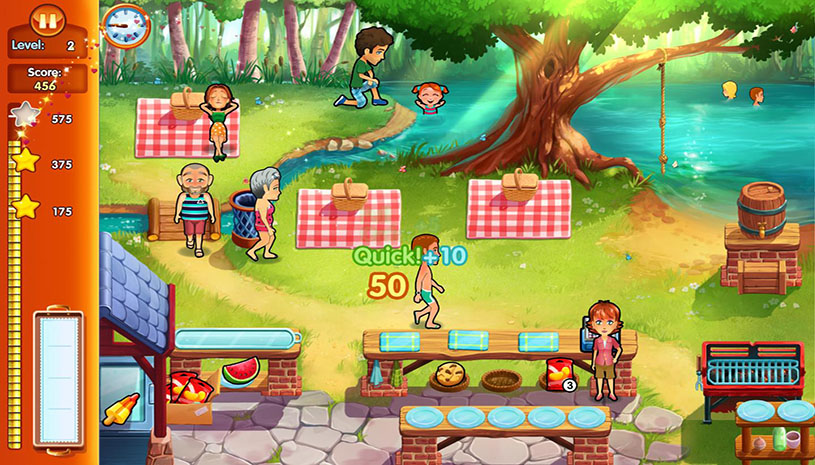Pause the game with the pause button
815x465 pixels.
coord(47,18)
